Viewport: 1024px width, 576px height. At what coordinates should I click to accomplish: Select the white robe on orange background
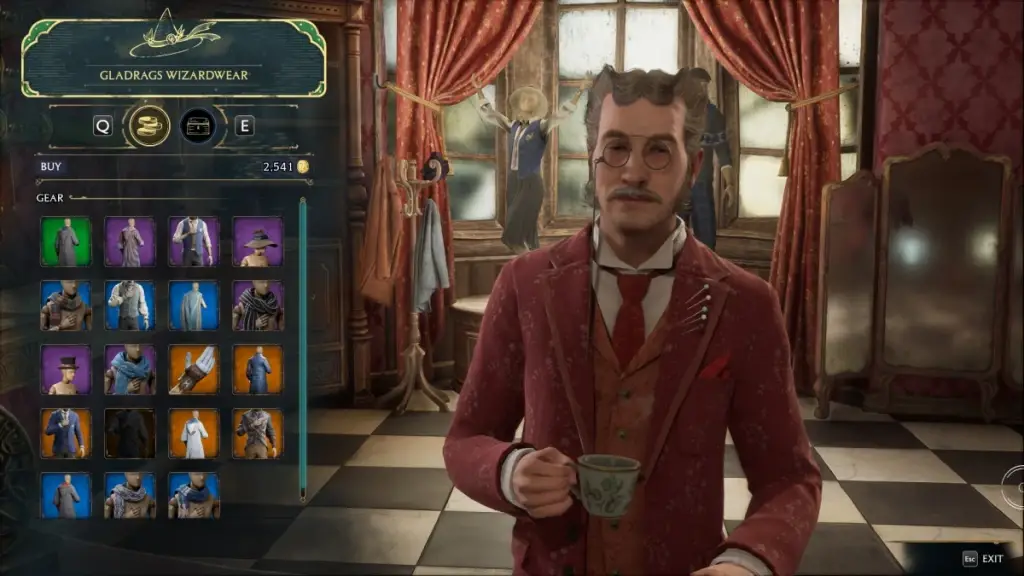tap(194, 433)
